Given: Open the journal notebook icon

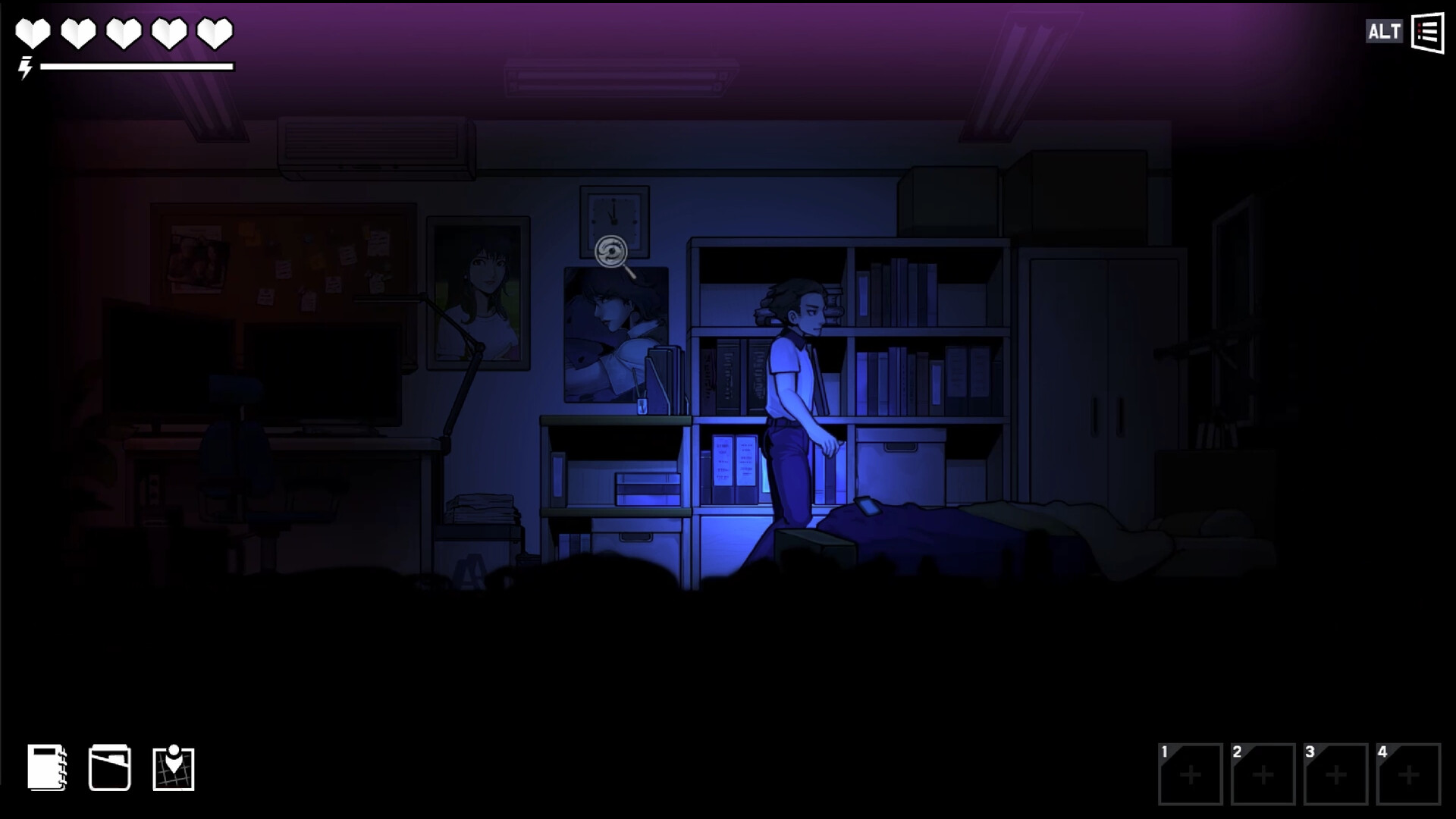Looking at the screenshot, I should pyautogui.click(x=47, y=769).
